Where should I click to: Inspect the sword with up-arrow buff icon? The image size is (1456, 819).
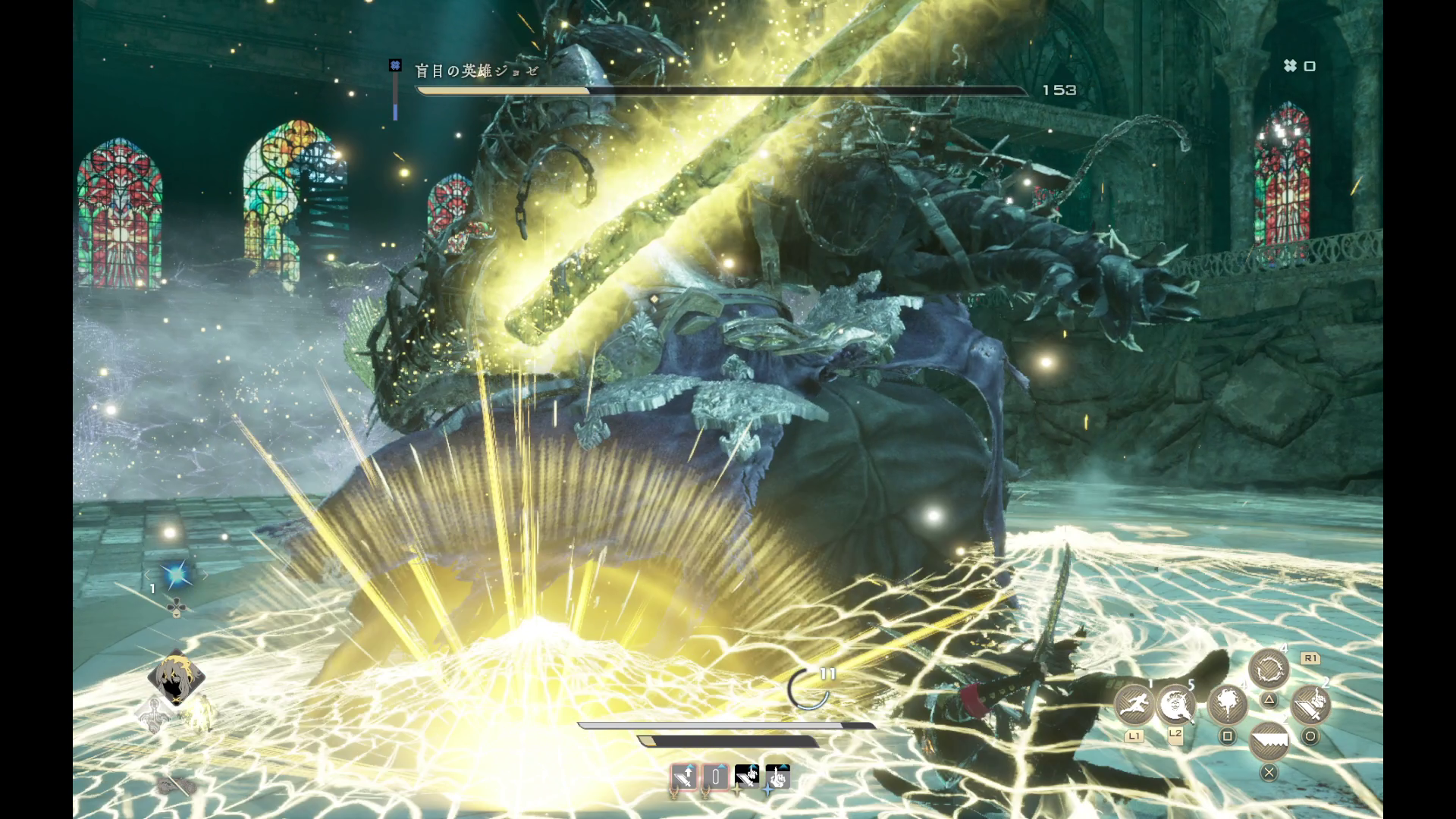684,777
